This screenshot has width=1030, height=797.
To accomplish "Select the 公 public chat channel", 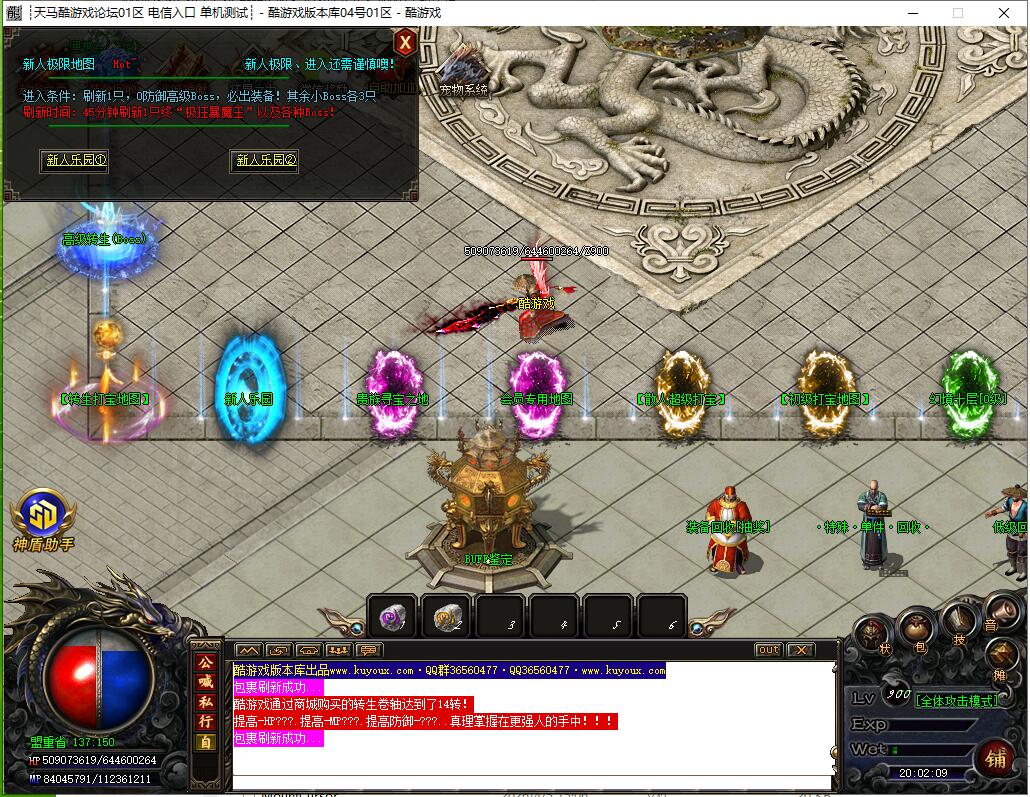I will pyautogui.click(x=205, y=663).
